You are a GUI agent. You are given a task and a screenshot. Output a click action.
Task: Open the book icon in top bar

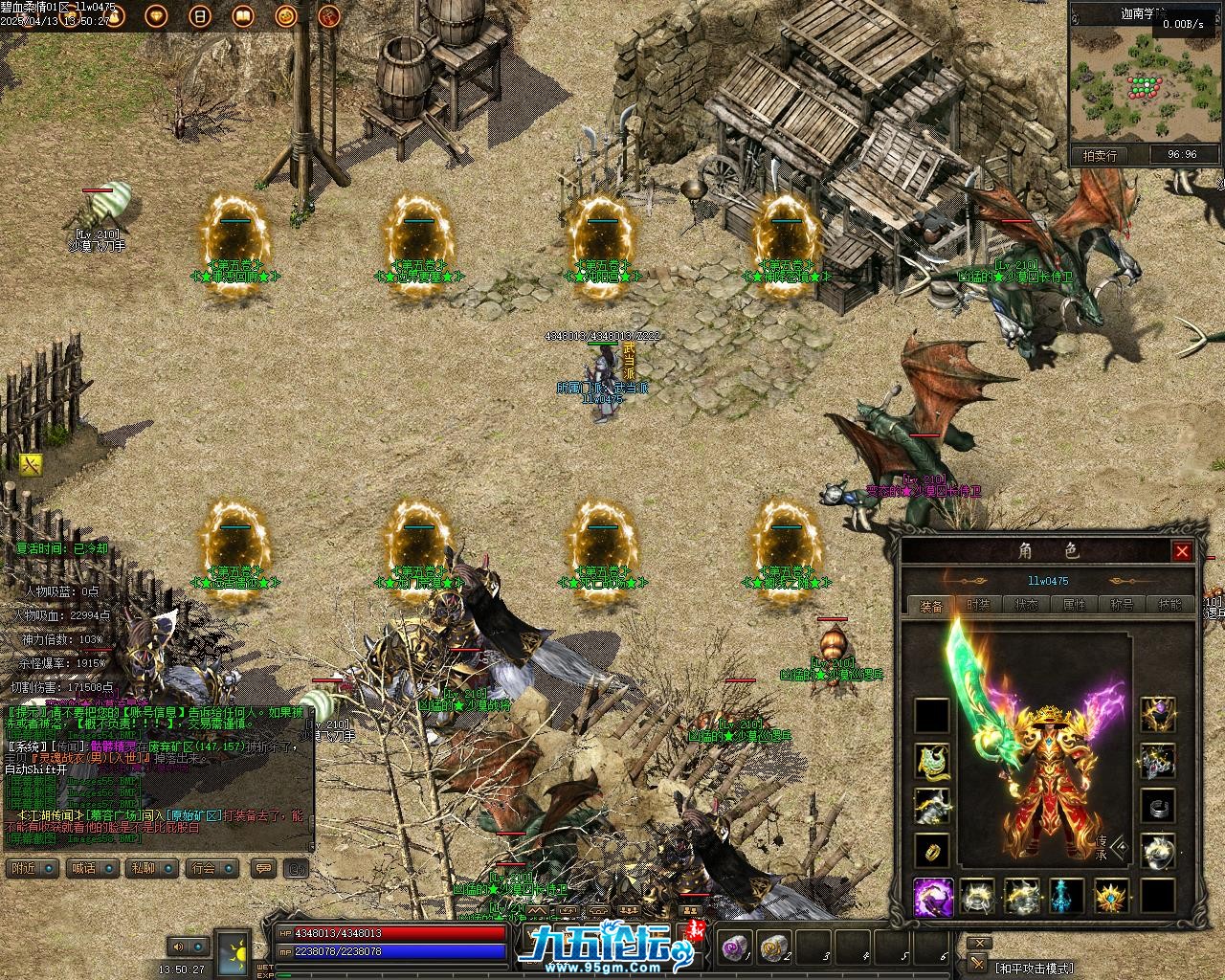tap(243, 15)
